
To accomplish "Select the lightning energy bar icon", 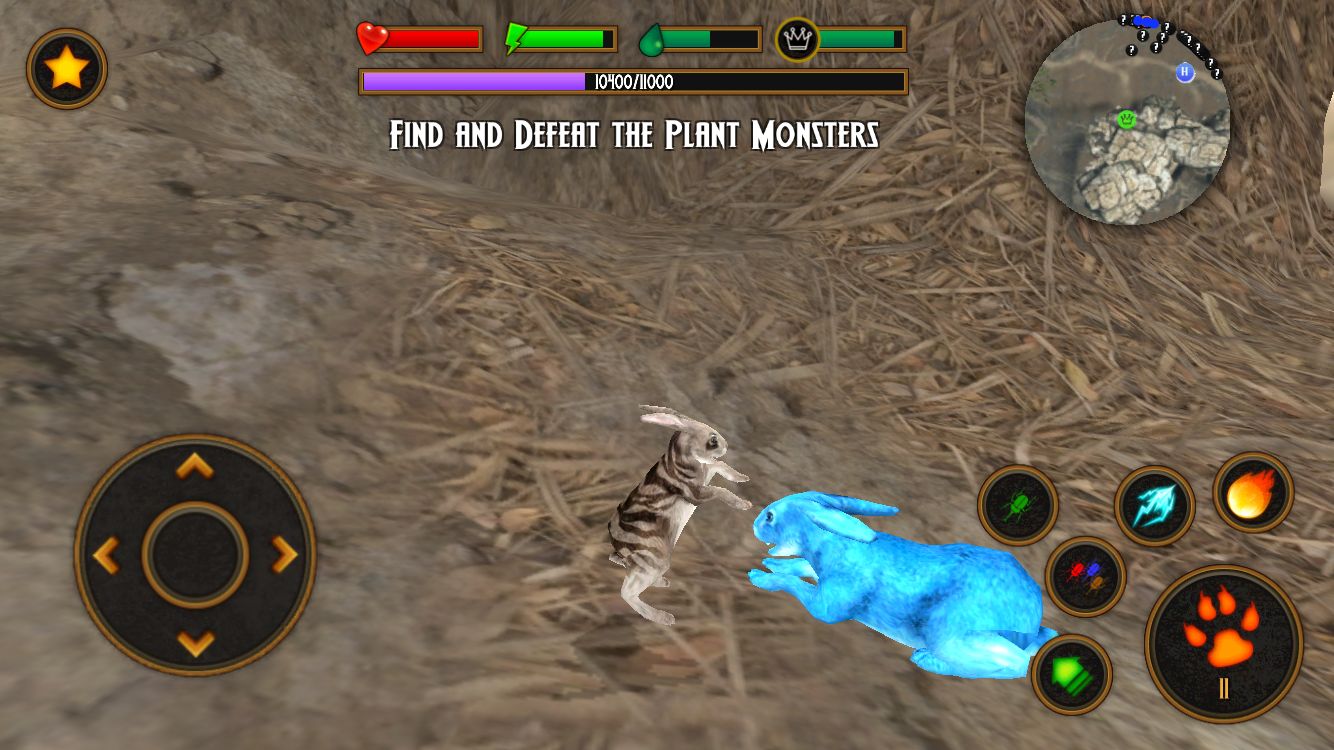I will [512, 36].
